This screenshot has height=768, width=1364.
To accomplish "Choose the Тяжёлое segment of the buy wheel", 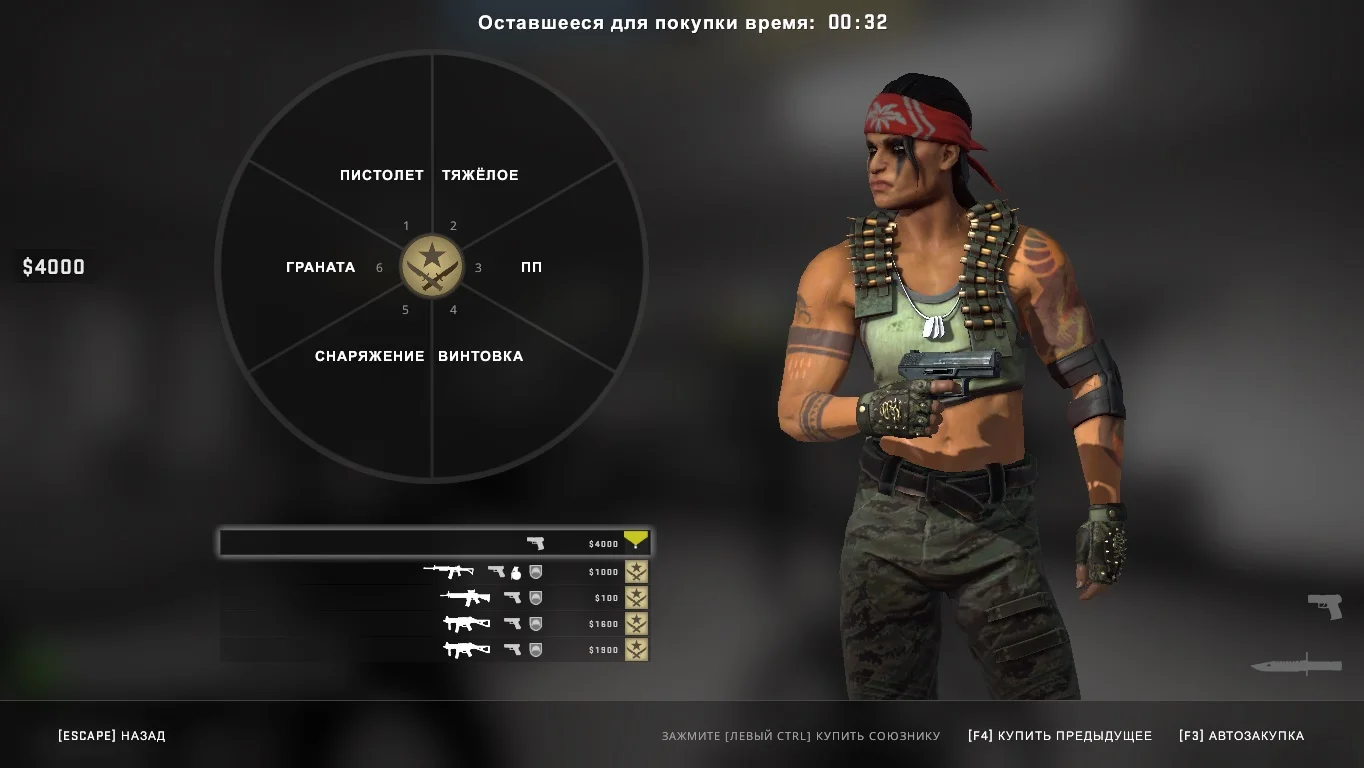I will pos(480,175).
